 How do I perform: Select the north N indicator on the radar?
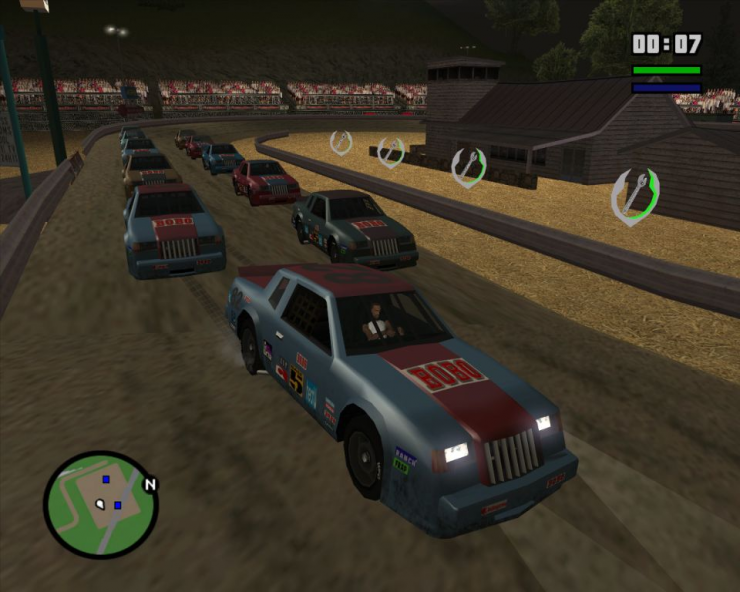(x=151, y=485)
